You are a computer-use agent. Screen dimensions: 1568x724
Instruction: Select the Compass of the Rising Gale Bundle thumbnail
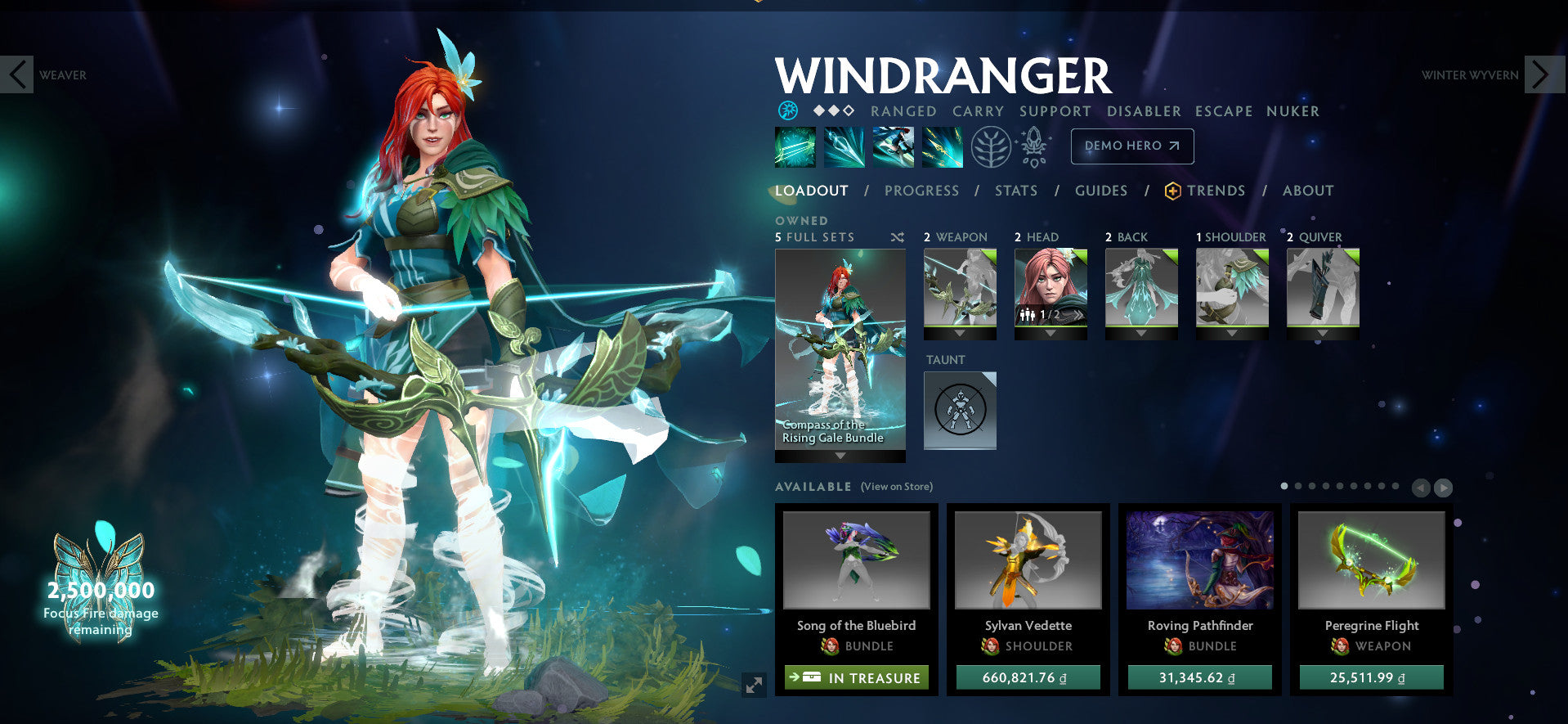(840, 344)
